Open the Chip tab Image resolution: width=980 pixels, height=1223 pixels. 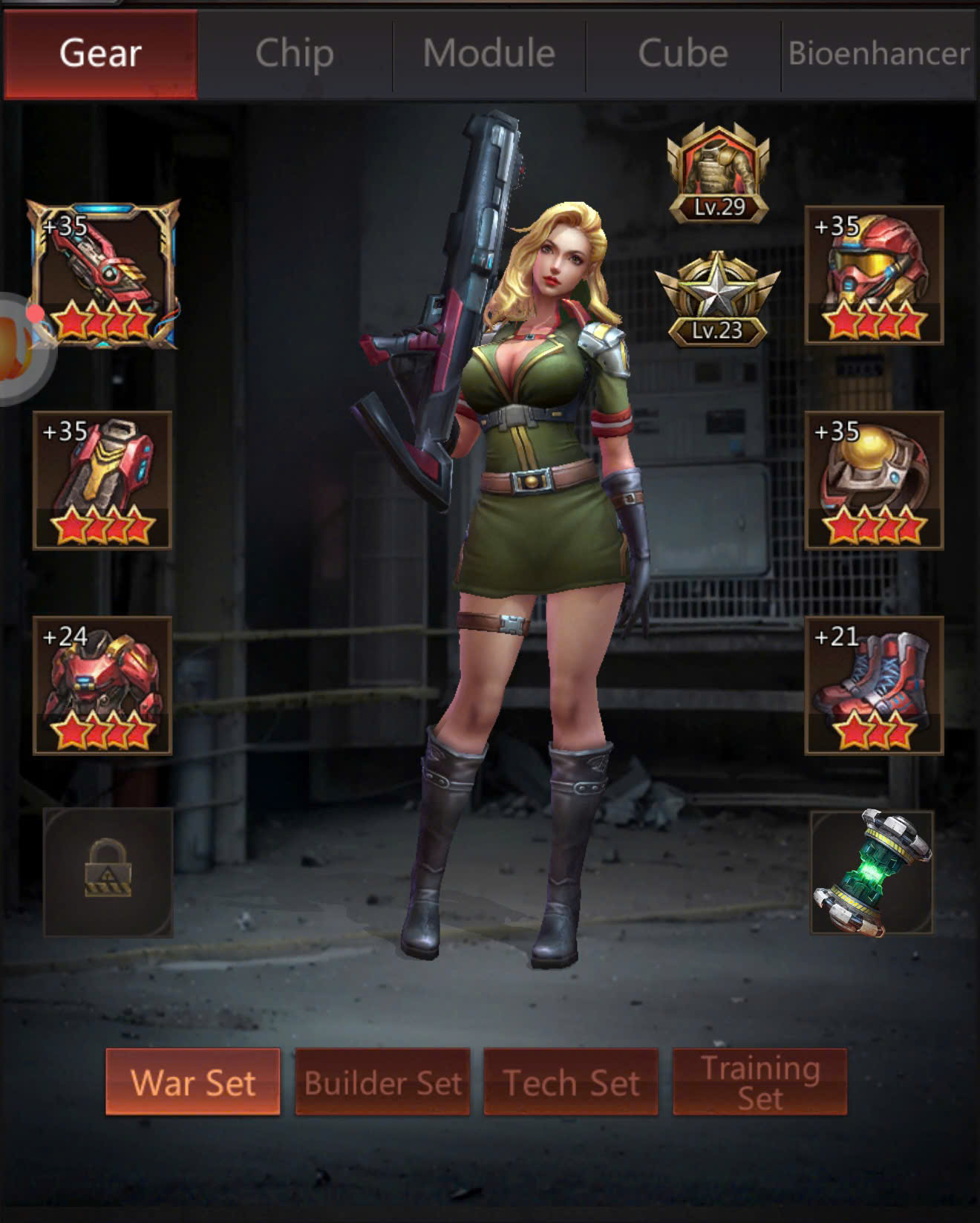click(x=295, y=53)
